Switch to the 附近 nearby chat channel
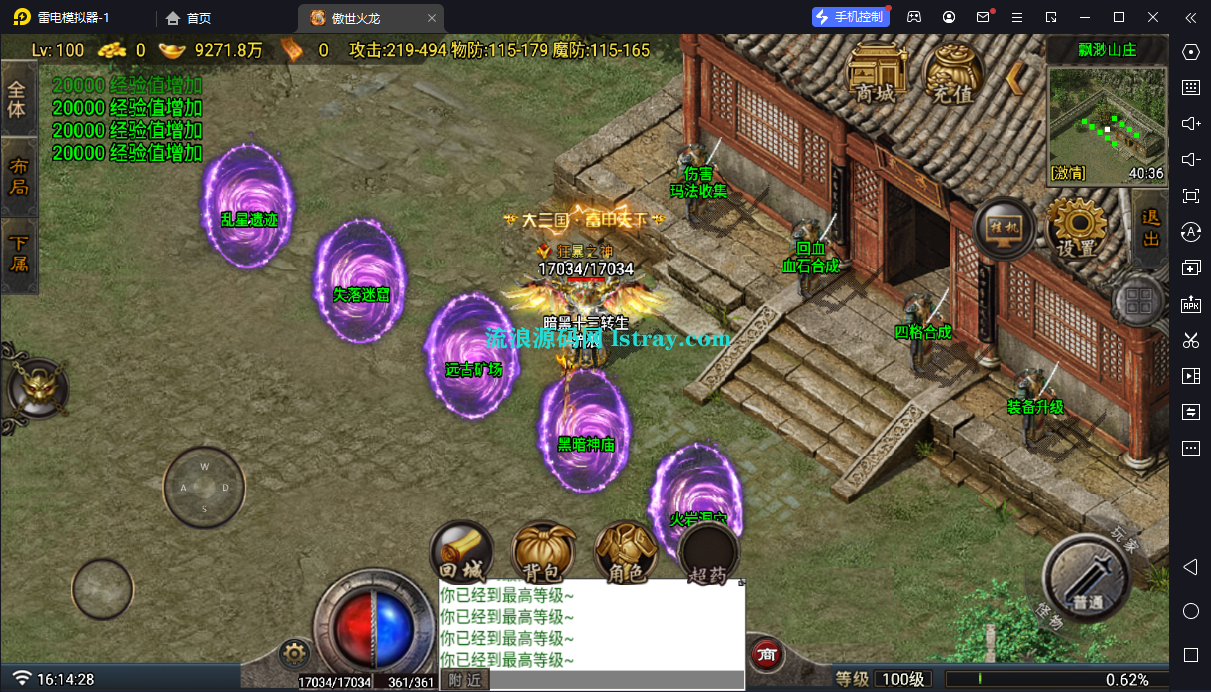The image size is (1211, 692). pyautogui.click(x=463, y=680)
